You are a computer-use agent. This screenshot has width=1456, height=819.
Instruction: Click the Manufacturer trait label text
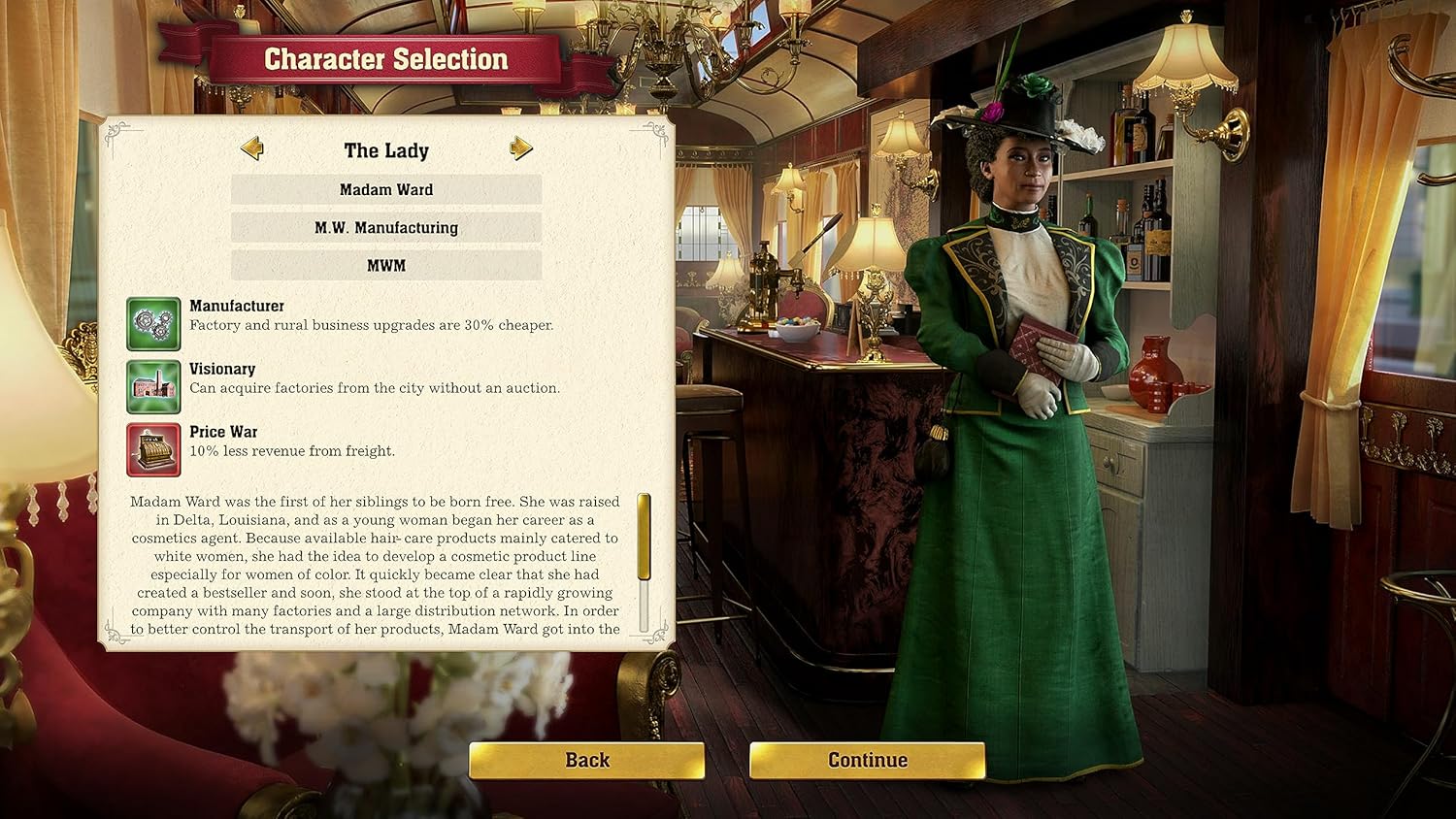pos(237,305)
